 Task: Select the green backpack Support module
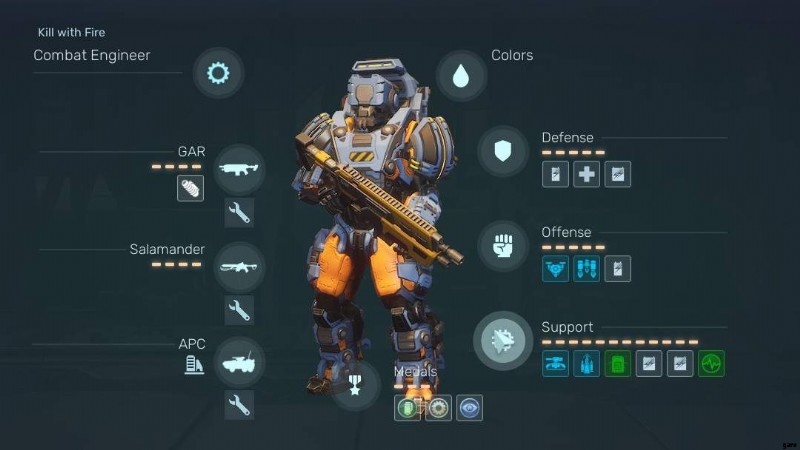[x=618, y=364]
